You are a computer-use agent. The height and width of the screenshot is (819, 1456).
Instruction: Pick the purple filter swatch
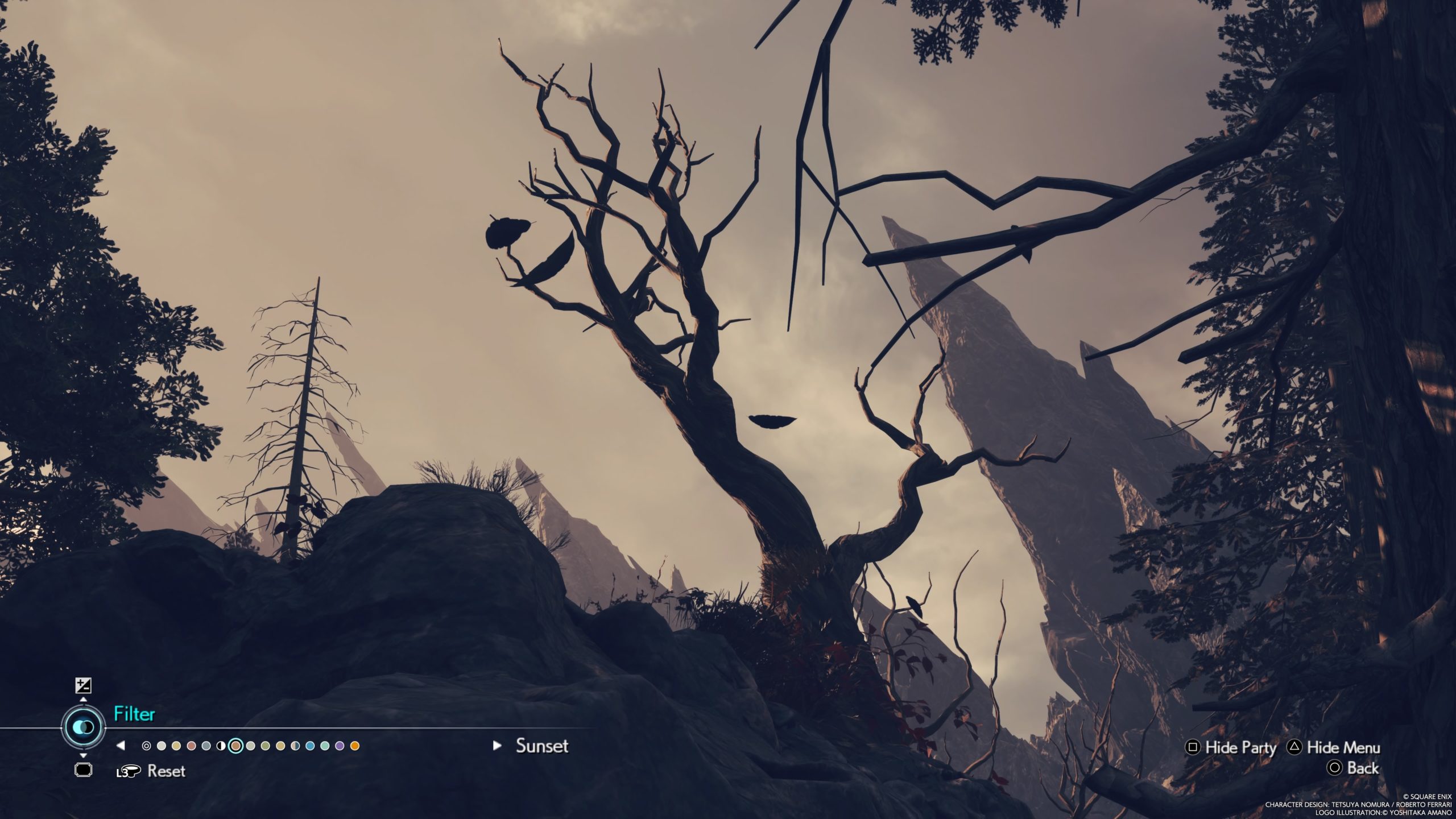(x=340, y=746)
